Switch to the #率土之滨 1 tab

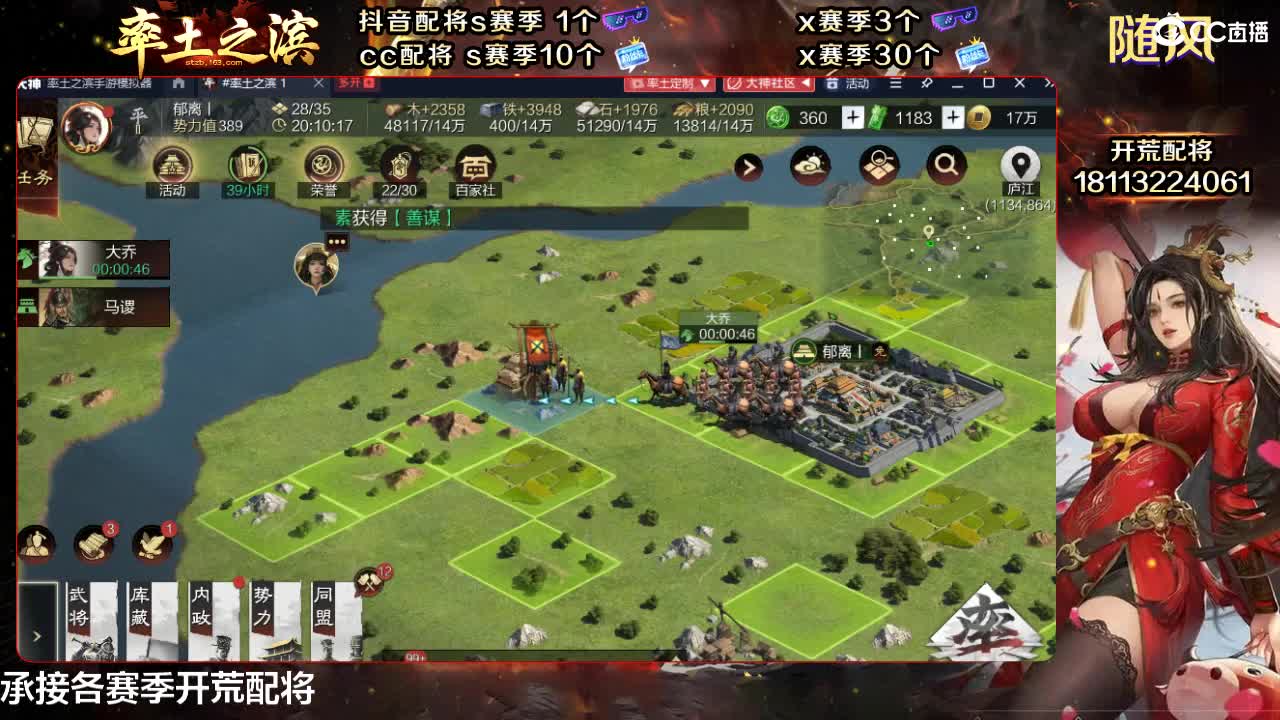255,84
